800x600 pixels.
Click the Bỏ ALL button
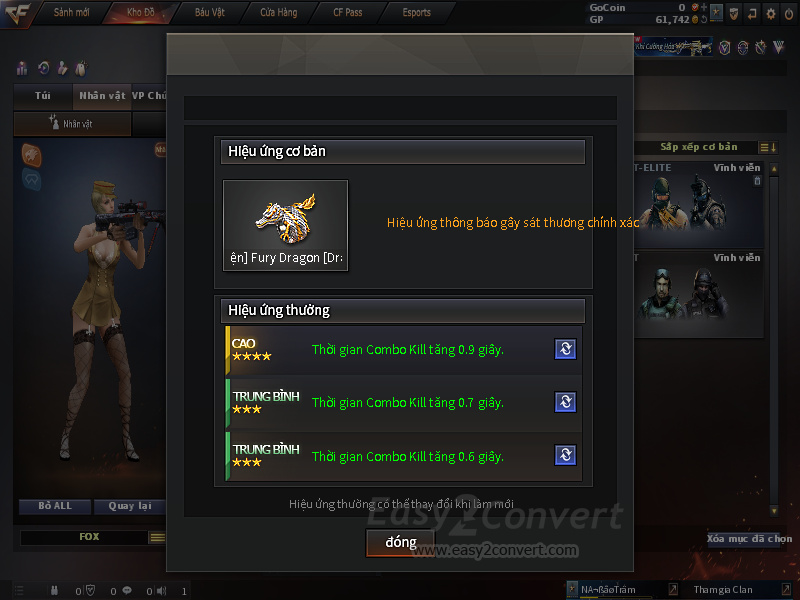pyautogui.click(x=55, y=506)
